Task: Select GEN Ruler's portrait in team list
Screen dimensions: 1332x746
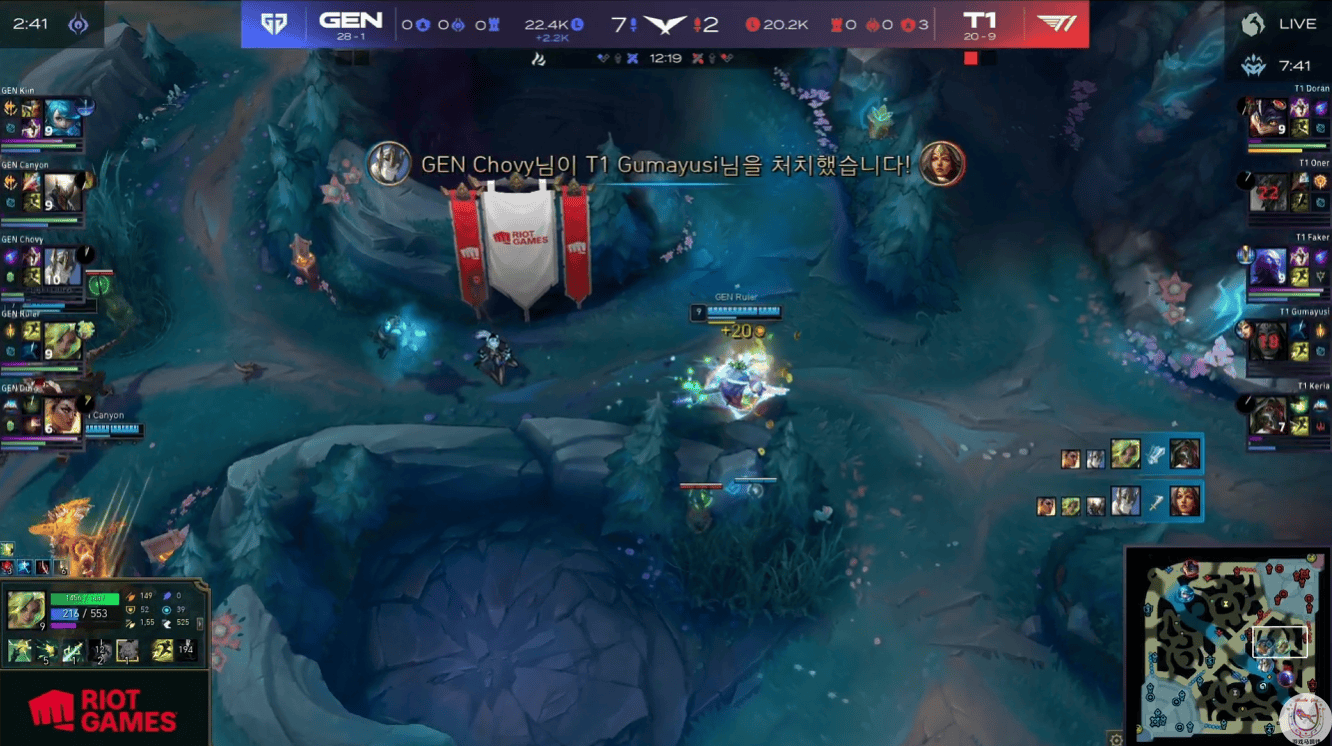Action: click(62, 341)
